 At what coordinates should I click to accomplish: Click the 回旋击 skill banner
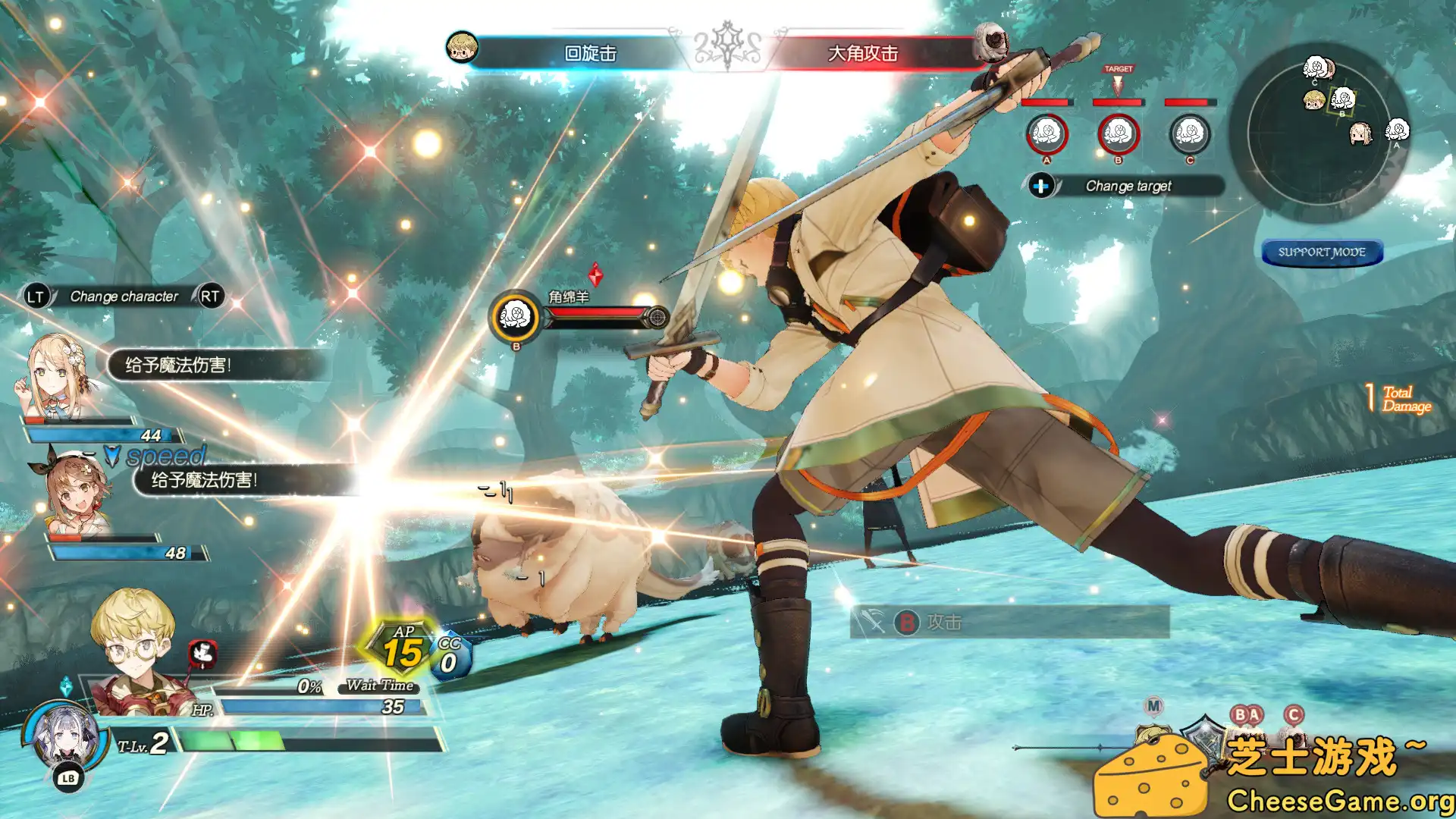click(590, 53)
